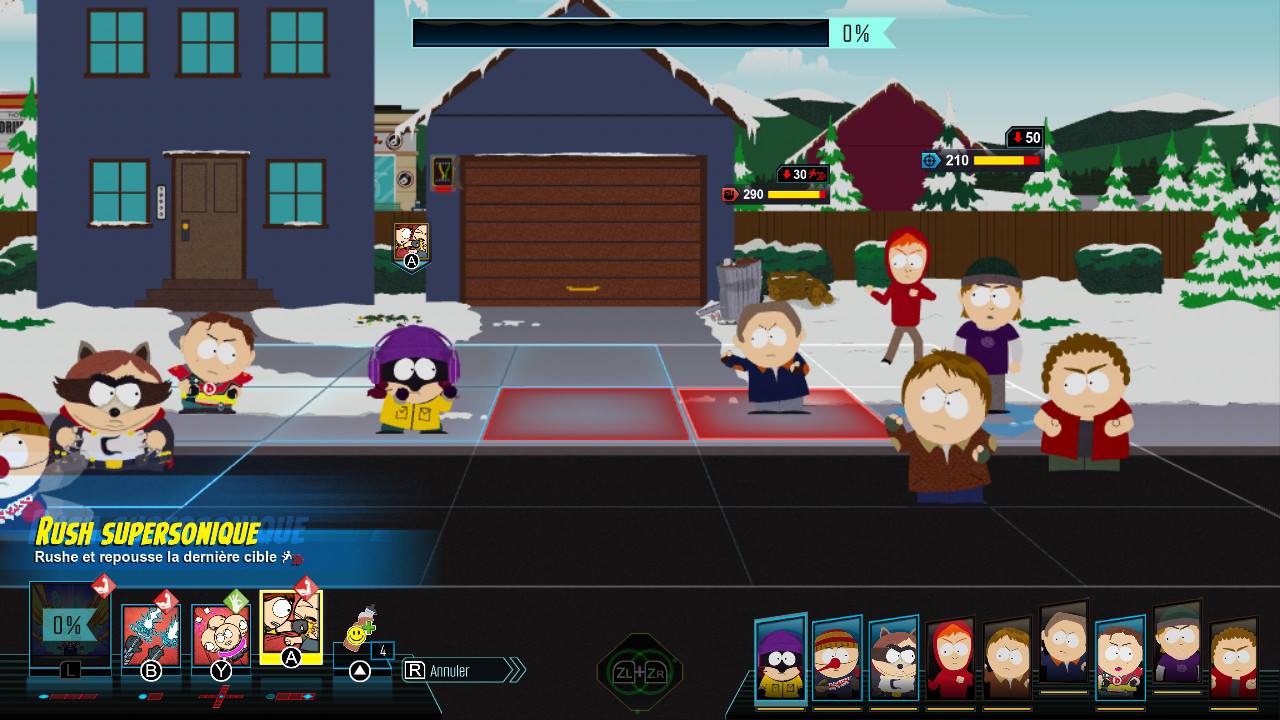Choose the raccoon-masked Coon turn order portrait
1280x720 pixels.
[x=894, y=662]
